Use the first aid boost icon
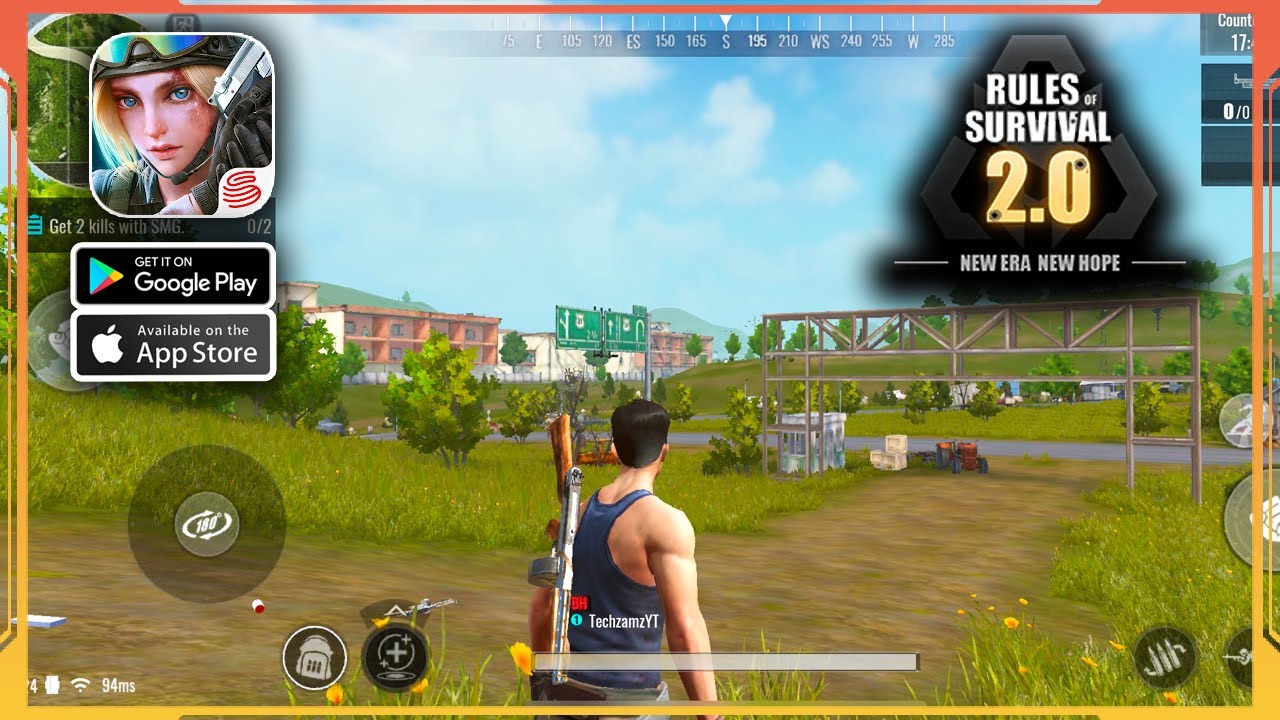Viewport: 1280px width, 720px height. click(x=395, y=657)
